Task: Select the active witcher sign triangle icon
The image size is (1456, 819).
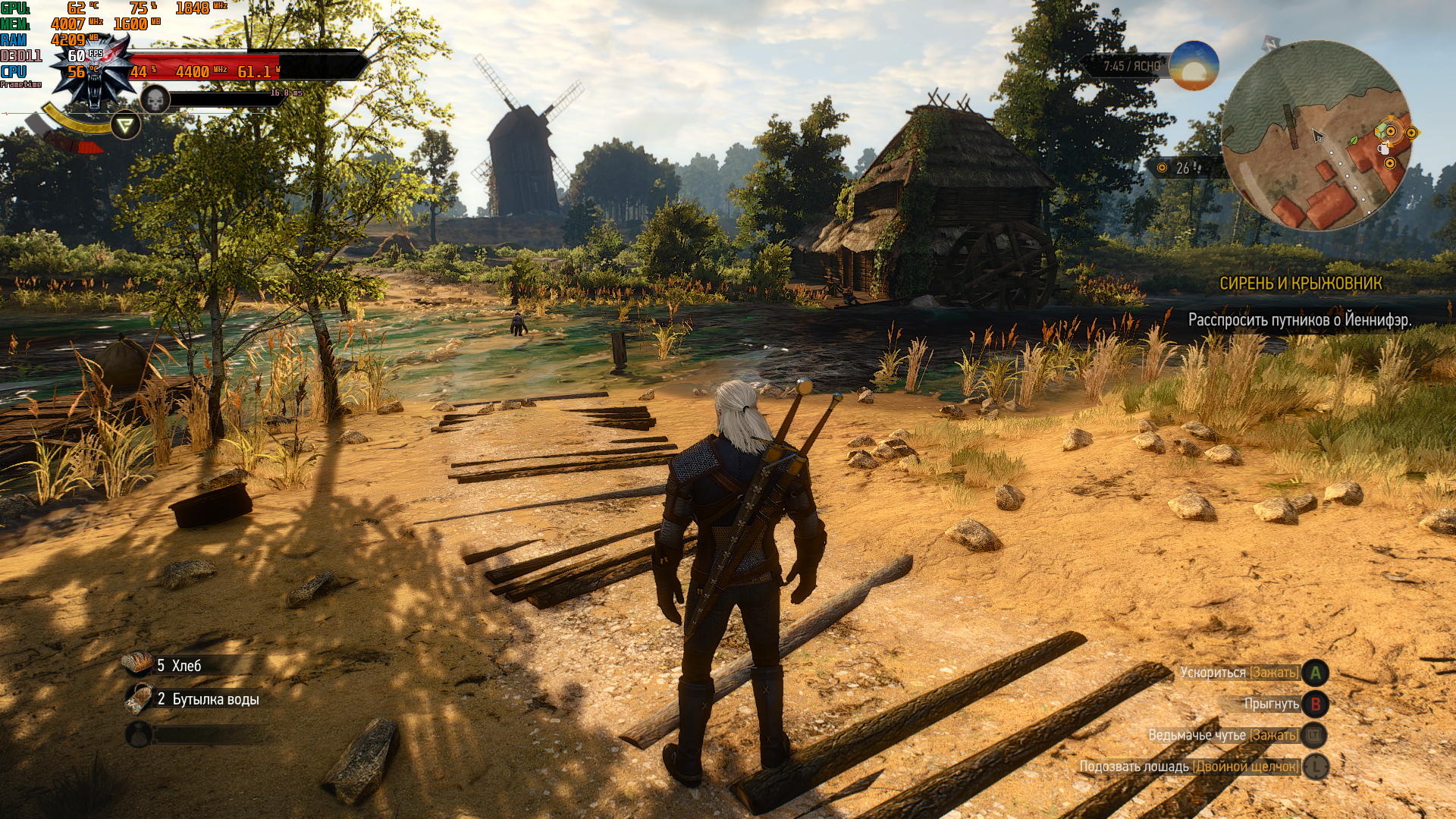Action: point(126,125)
